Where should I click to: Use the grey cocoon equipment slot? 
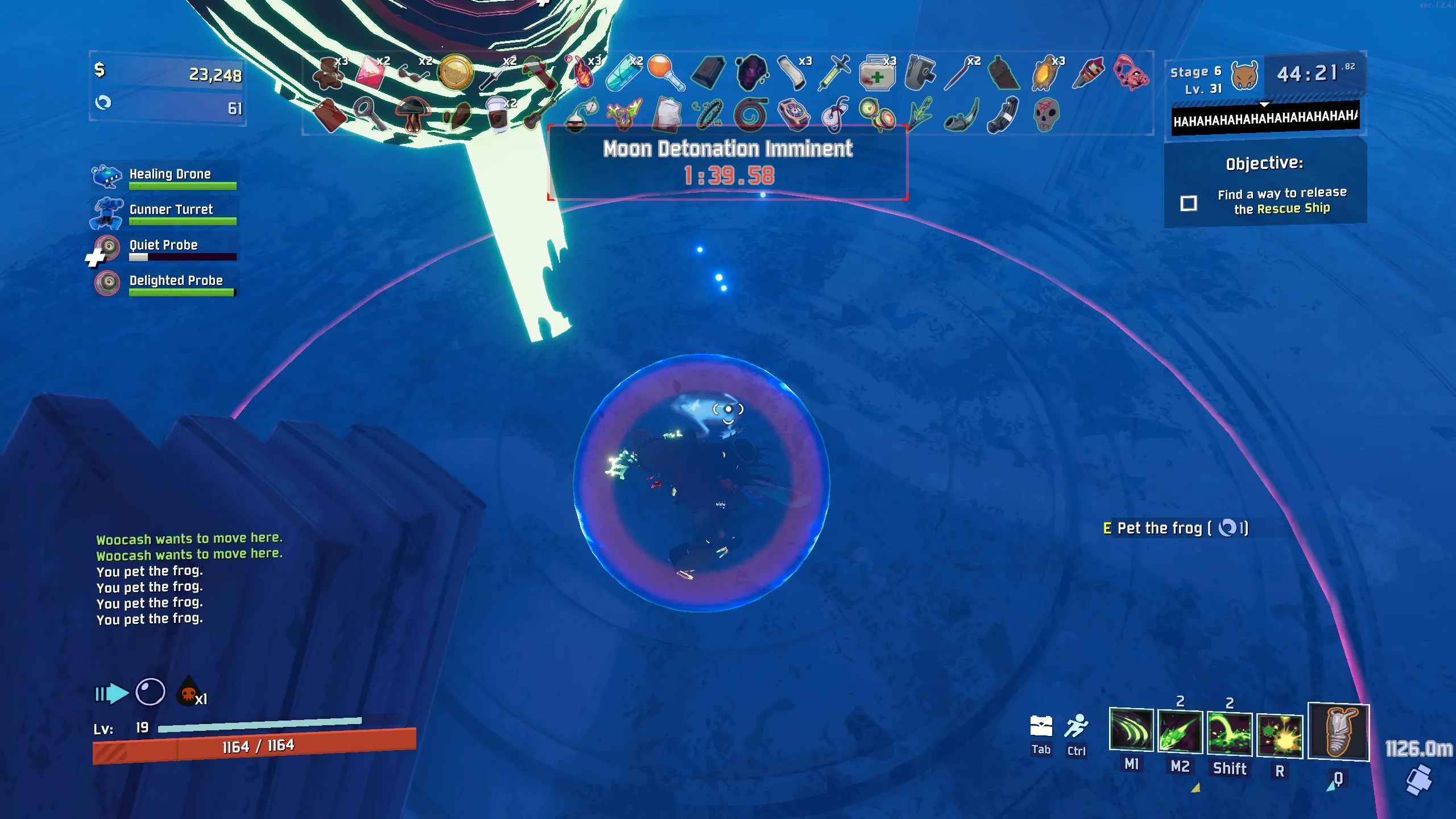[1338, 733]
